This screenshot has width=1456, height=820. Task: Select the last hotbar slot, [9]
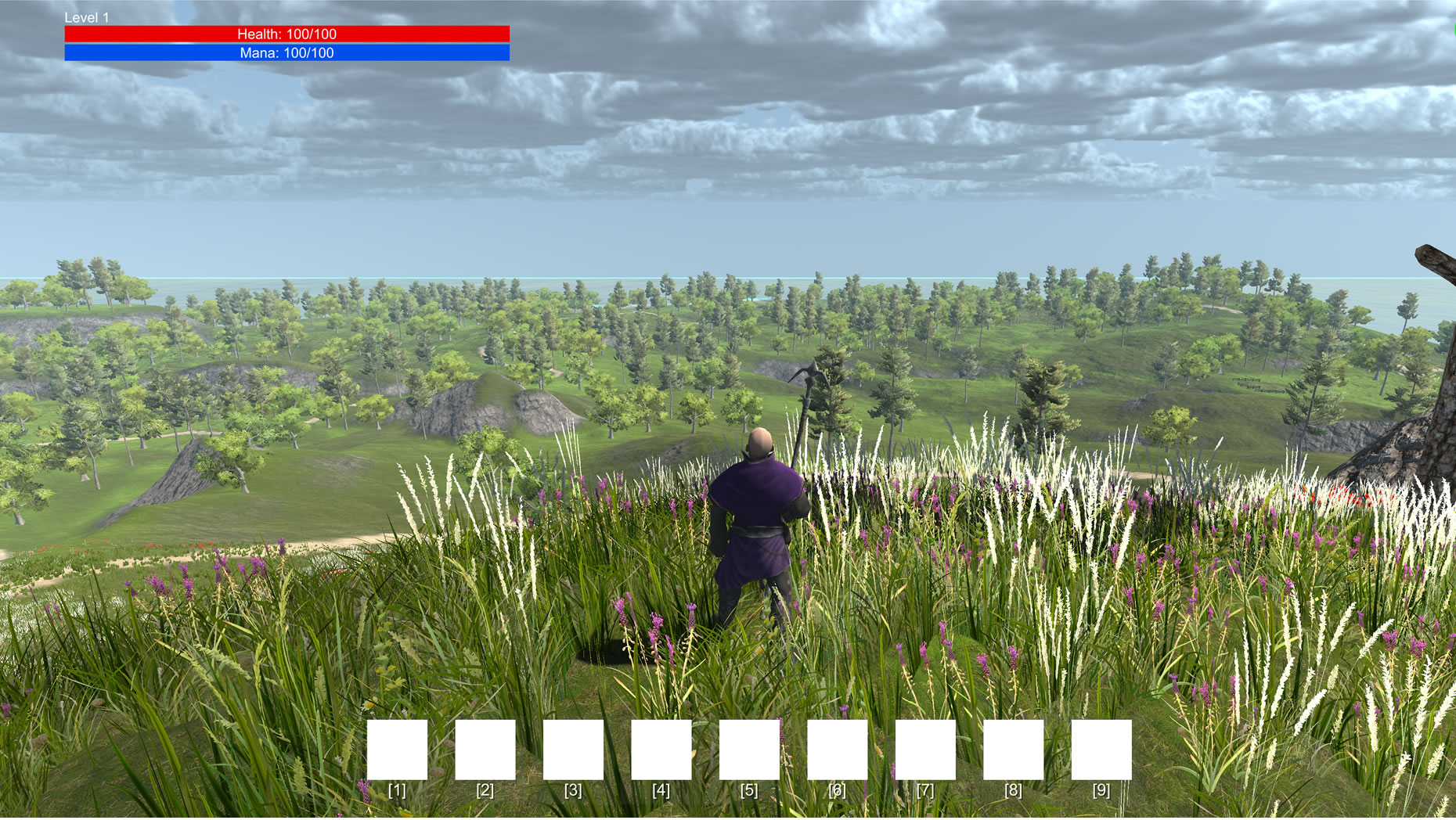point(1101,750)
